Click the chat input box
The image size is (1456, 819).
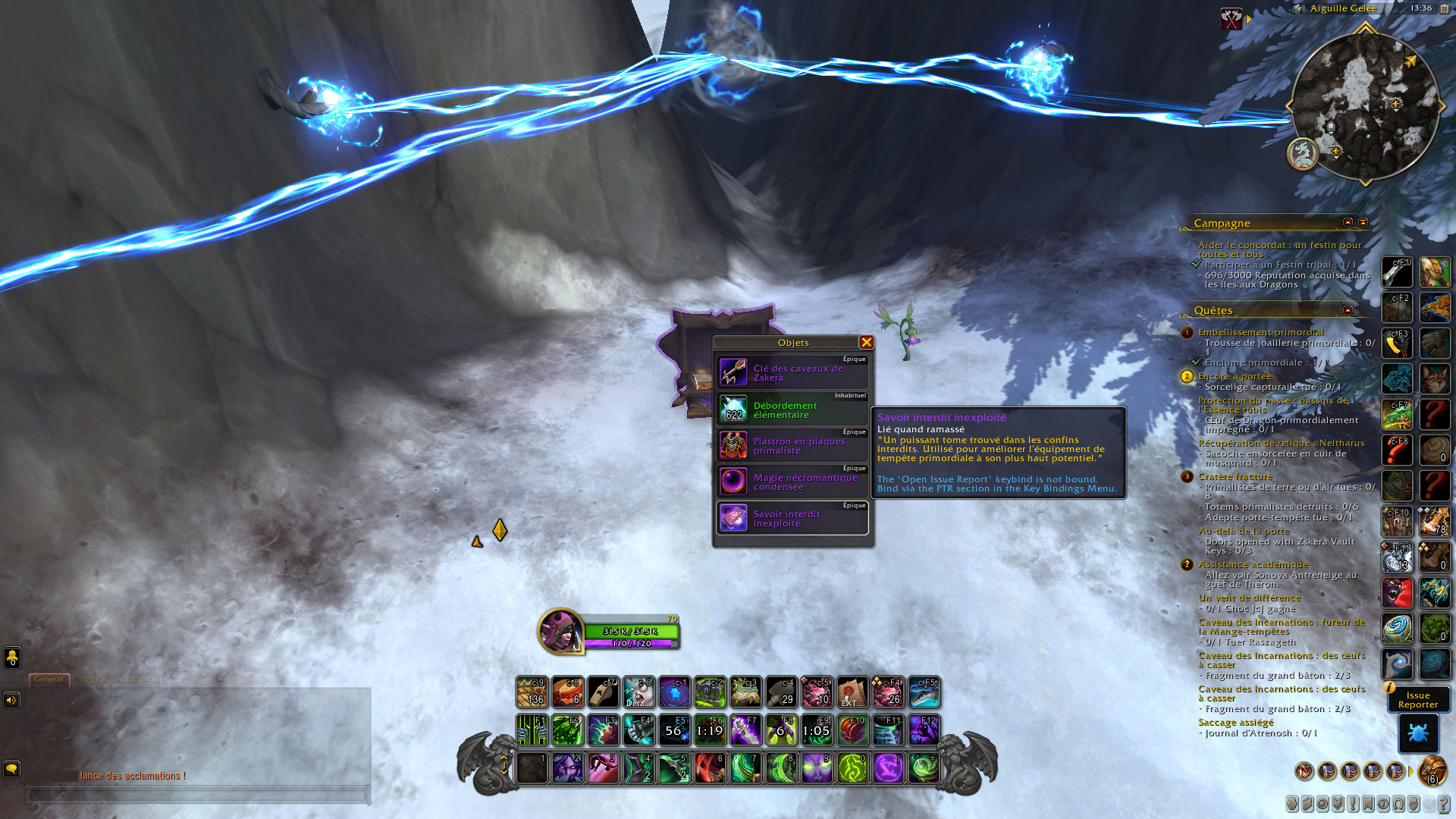point(199,795)
